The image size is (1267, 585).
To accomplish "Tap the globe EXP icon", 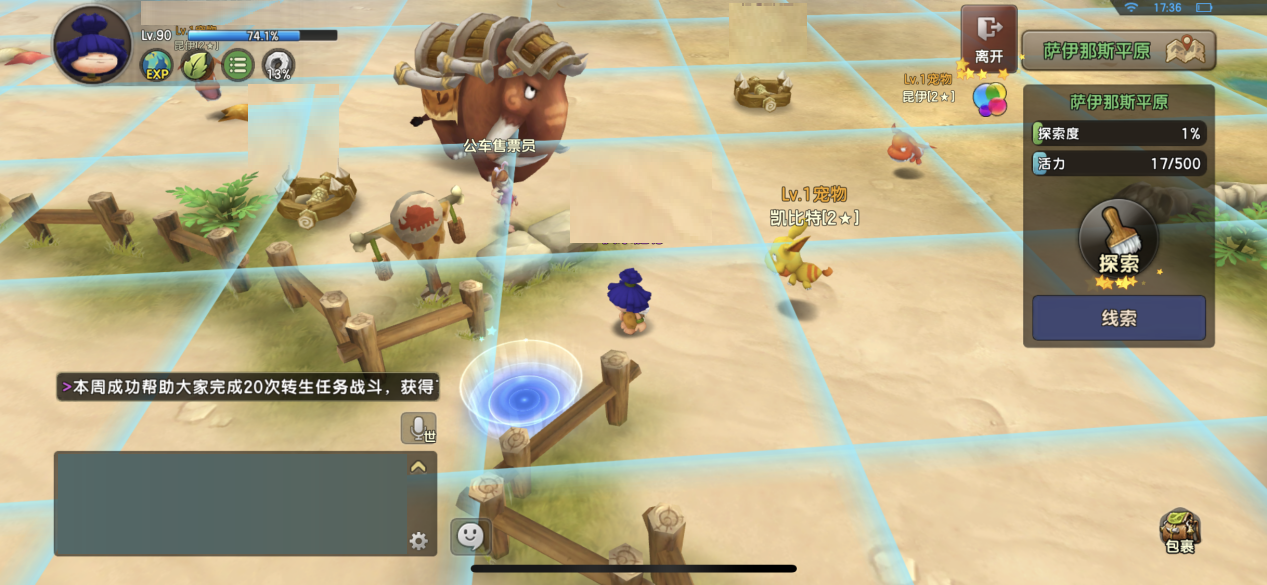I will (157, 66).
